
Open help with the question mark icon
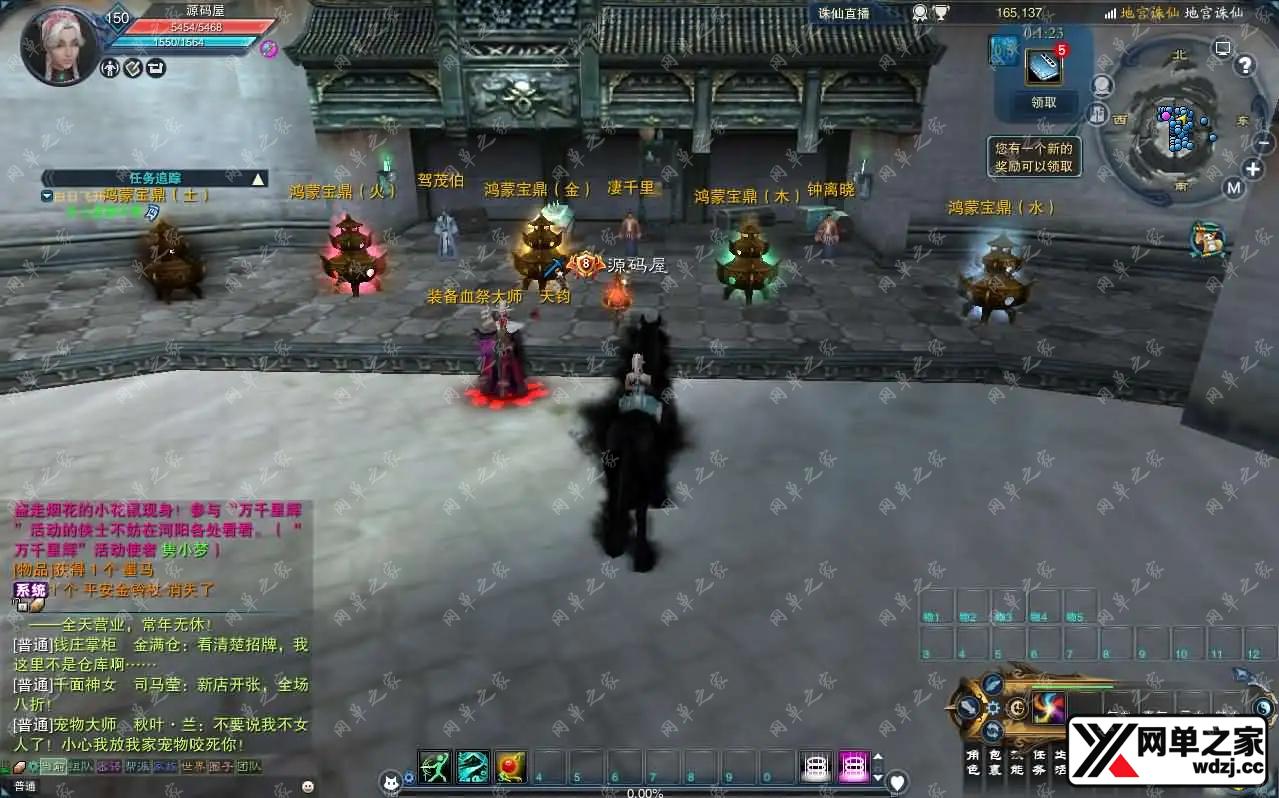click(x=1244, y=66)
